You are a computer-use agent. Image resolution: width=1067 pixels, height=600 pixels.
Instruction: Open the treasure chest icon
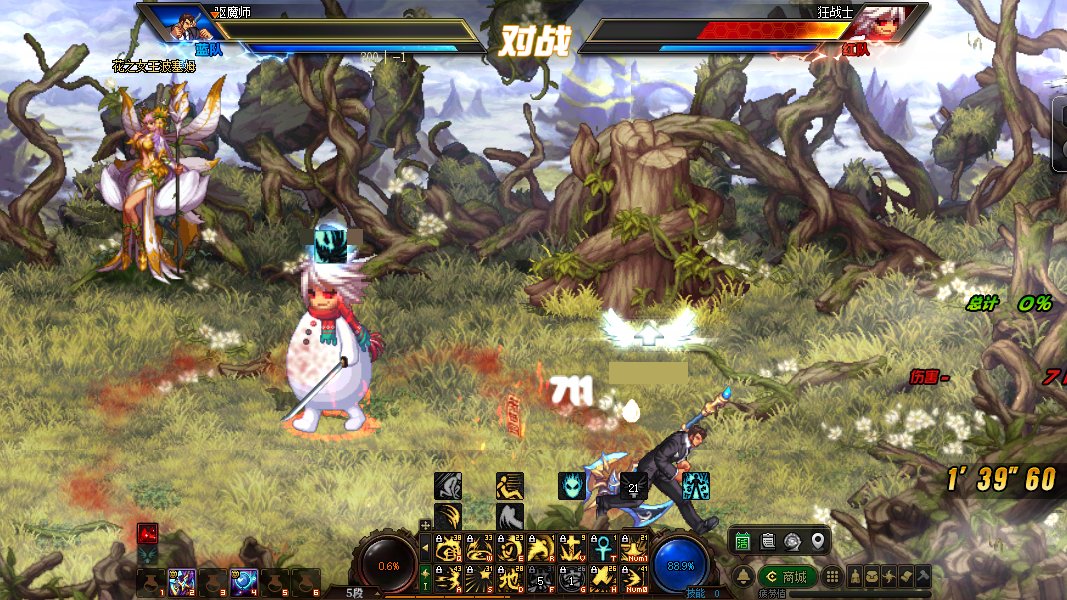(x=873, y=577)
